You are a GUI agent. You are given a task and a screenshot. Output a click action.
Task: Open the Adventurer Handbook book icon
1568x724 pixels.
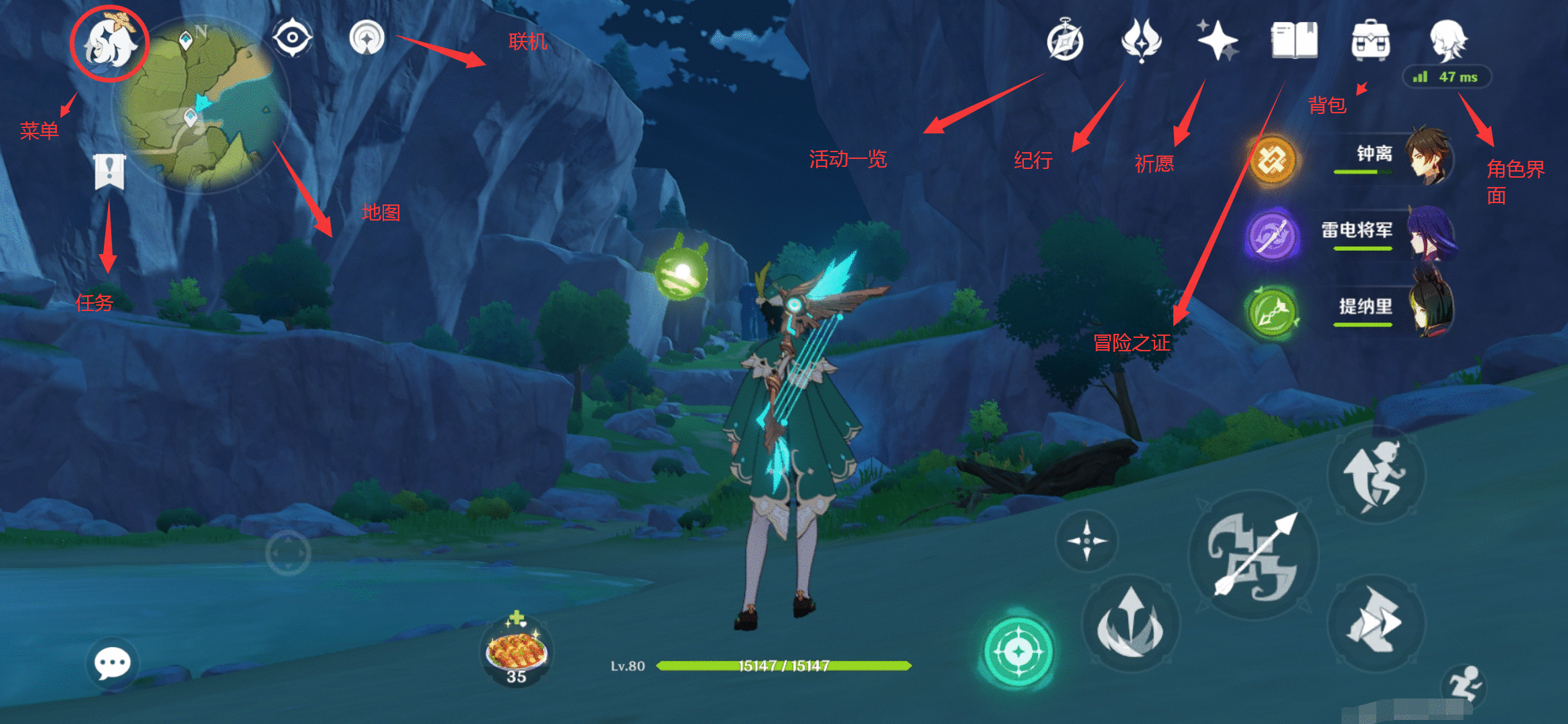pyautogui.click(x=1294, y=40)
